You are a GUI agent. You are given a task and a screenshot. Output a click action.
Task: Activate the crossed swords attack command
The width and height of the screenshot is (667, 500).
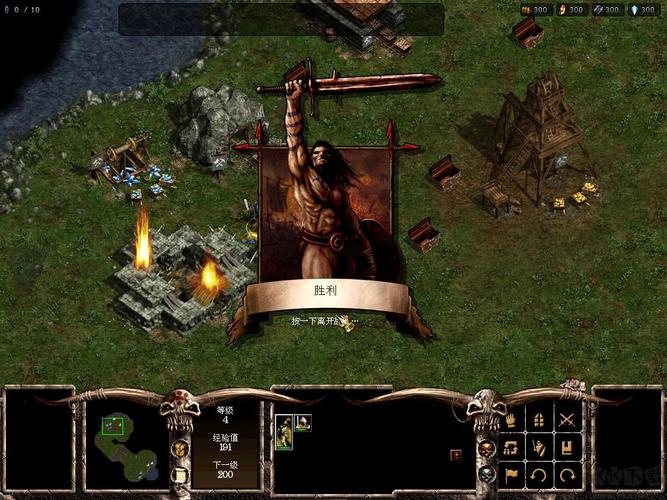pos(568,420)
